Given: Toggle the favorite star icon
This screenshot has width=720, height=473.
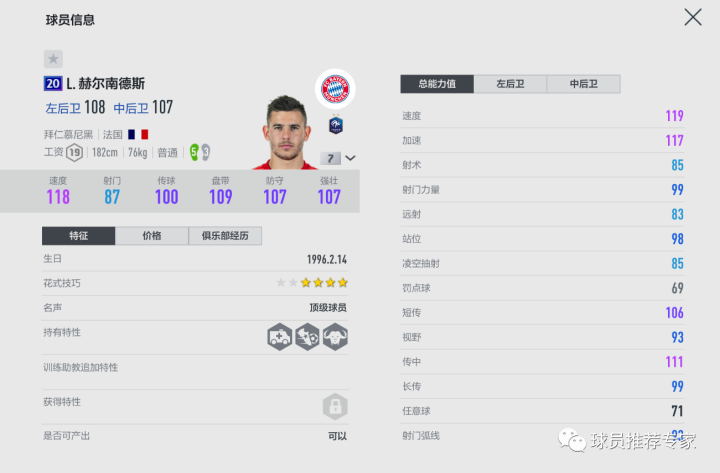Looking at the screenshot, I should (x=53, y=59).
